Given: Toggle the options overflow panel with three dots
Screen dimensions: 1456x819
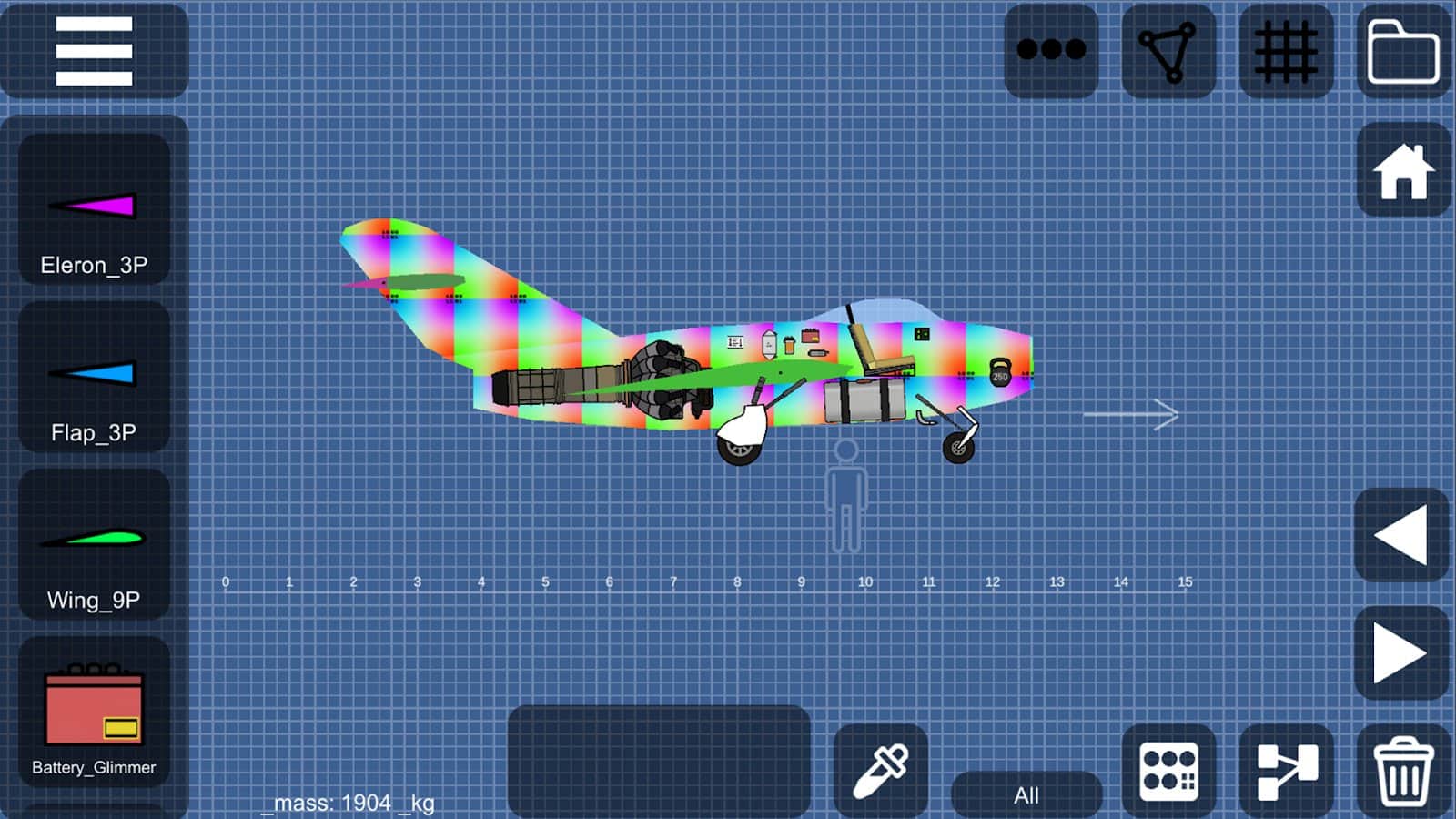Looking at the screenshot, I should click(x=1051, y=50).
